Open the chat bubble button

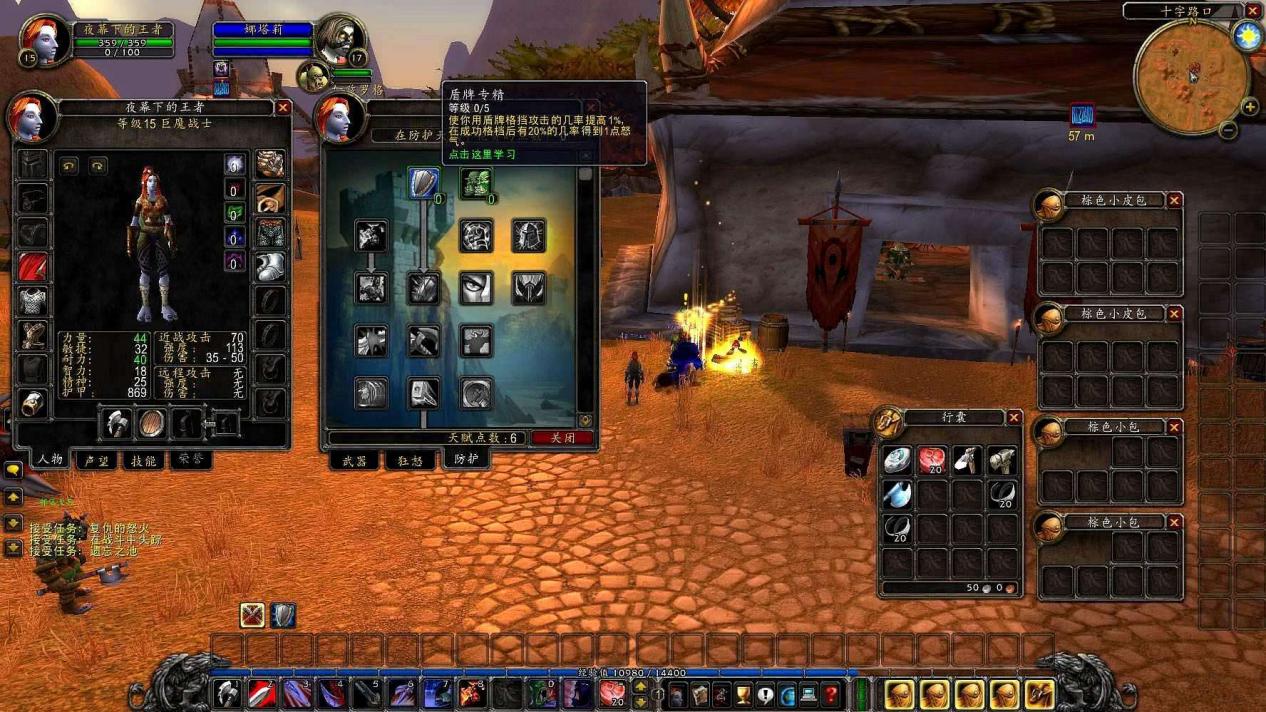pos(13,469)
